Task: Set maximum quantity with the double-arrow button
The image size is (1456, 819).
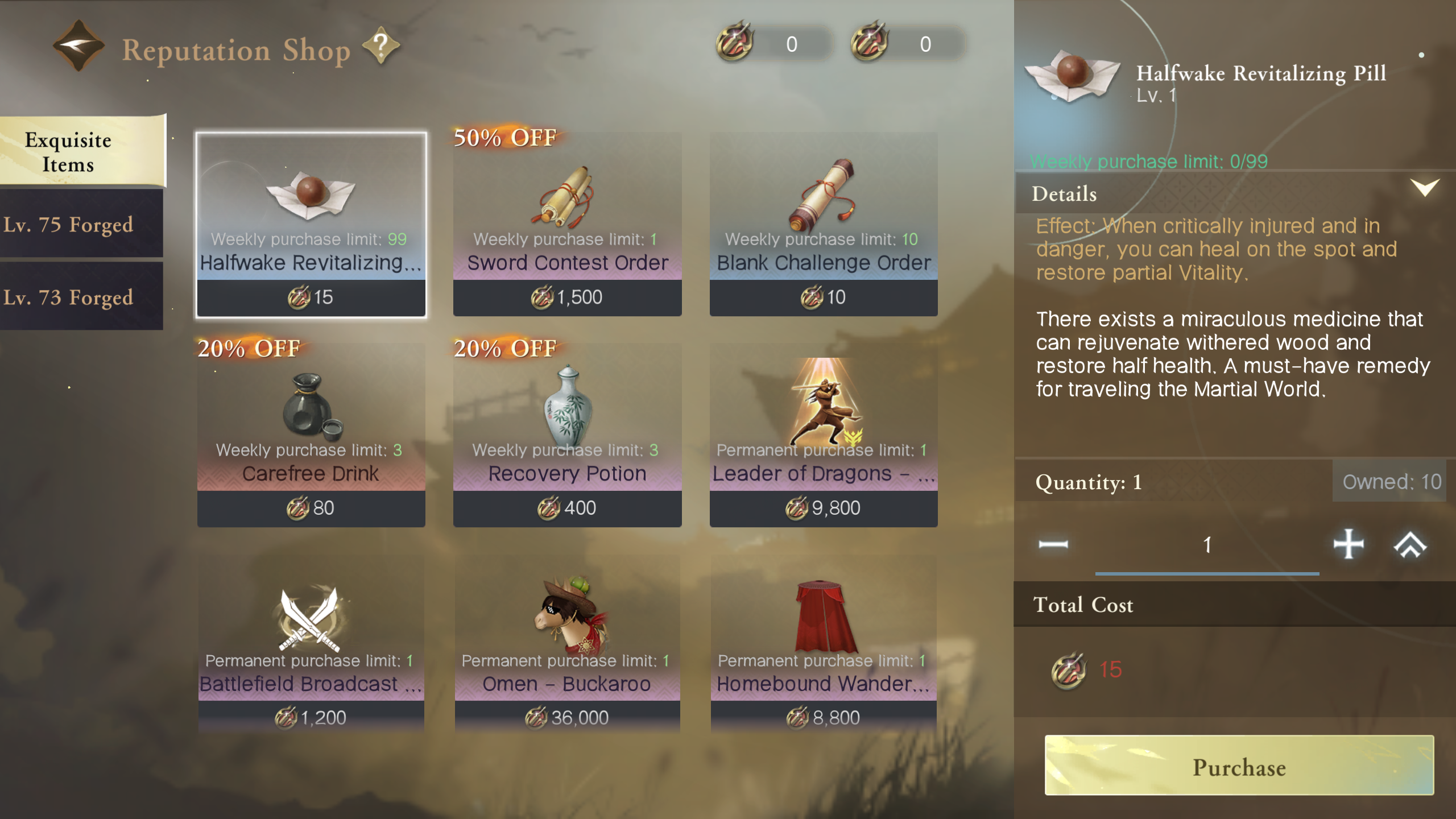Action: (x=1410, y=545)
